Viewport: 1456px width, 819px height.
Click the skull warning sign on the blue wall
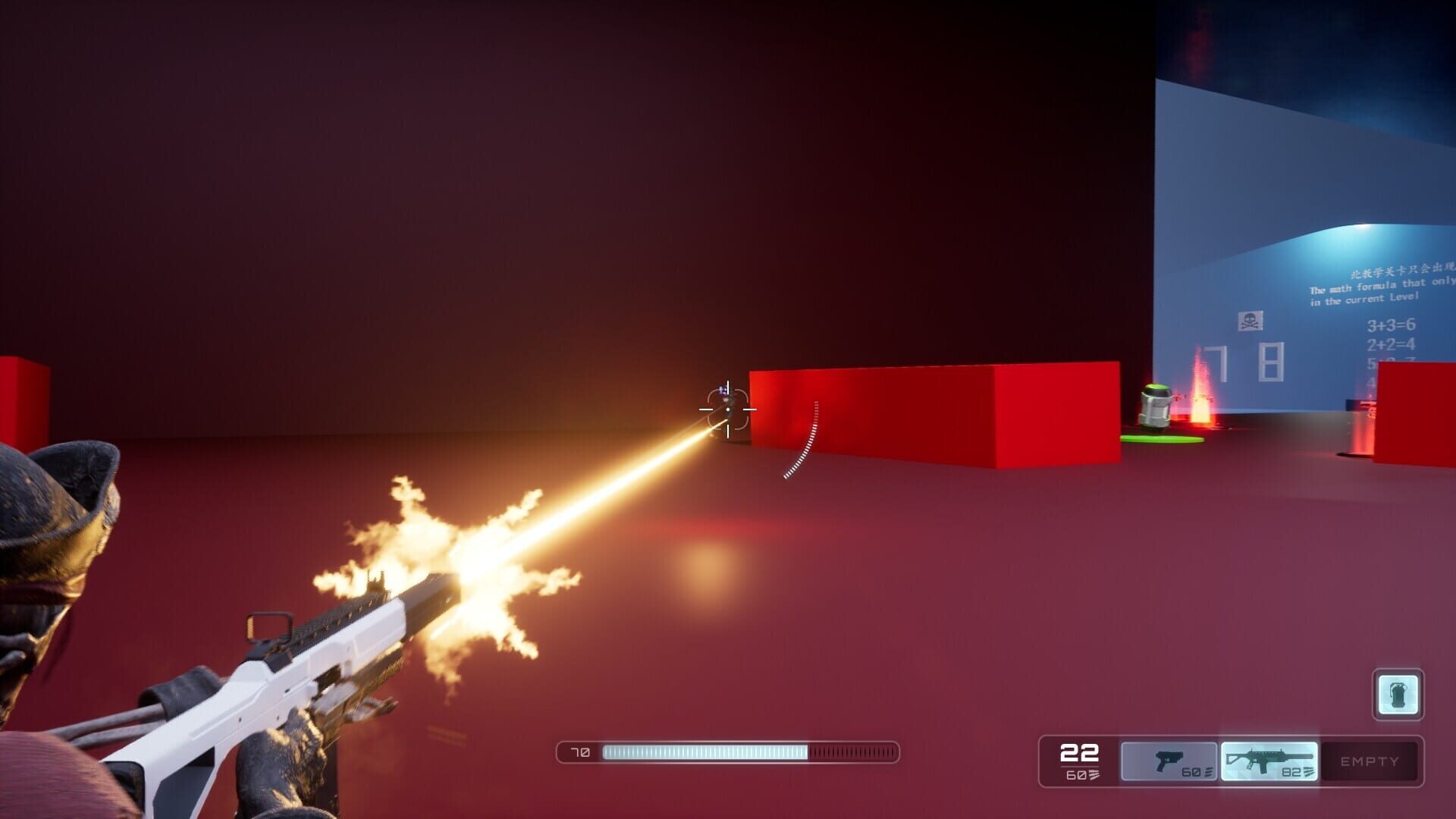point(1250,321)
